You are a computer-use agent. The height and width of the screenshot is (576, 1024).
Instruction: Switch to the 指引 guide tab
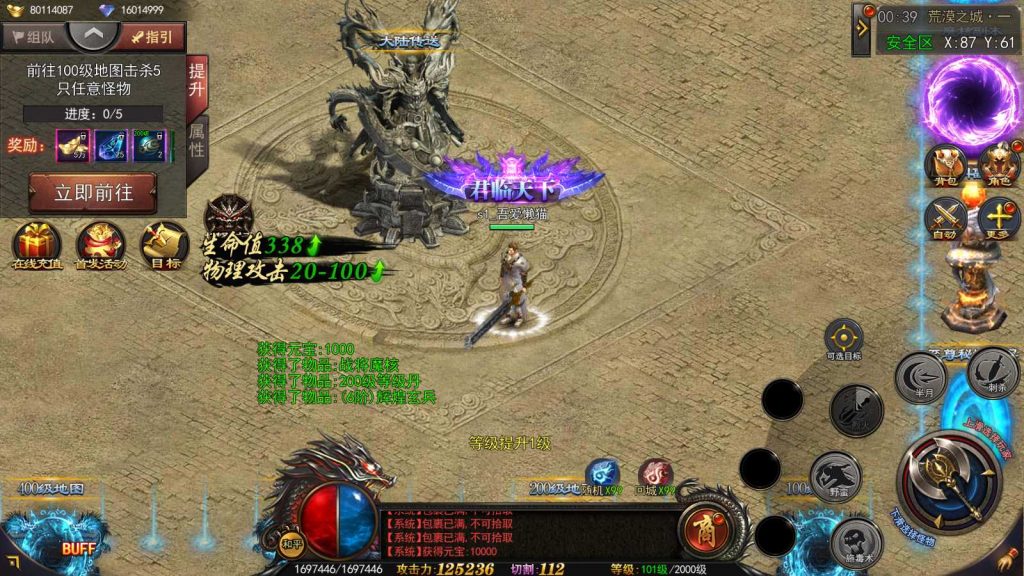point(150,37)
